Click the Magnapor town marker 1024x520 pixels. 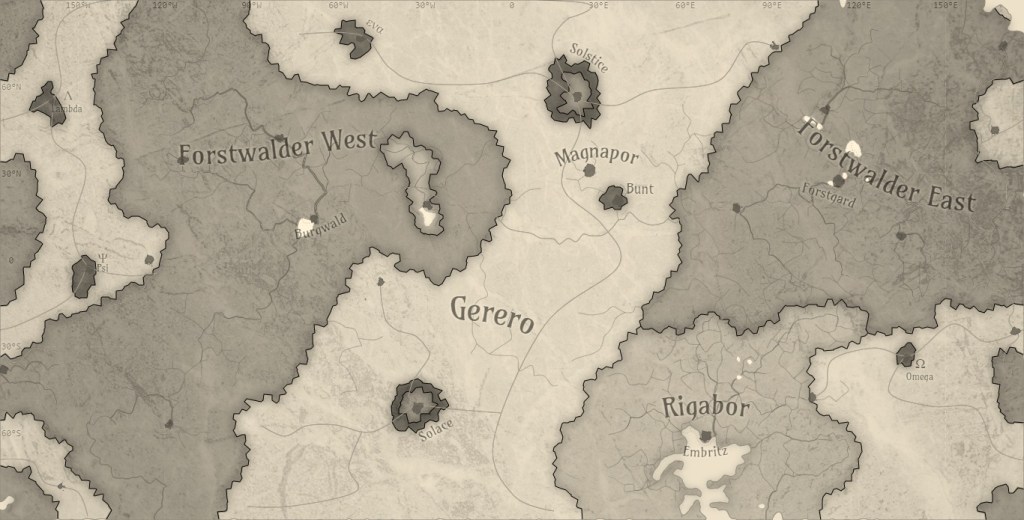(x=590, y=171)
